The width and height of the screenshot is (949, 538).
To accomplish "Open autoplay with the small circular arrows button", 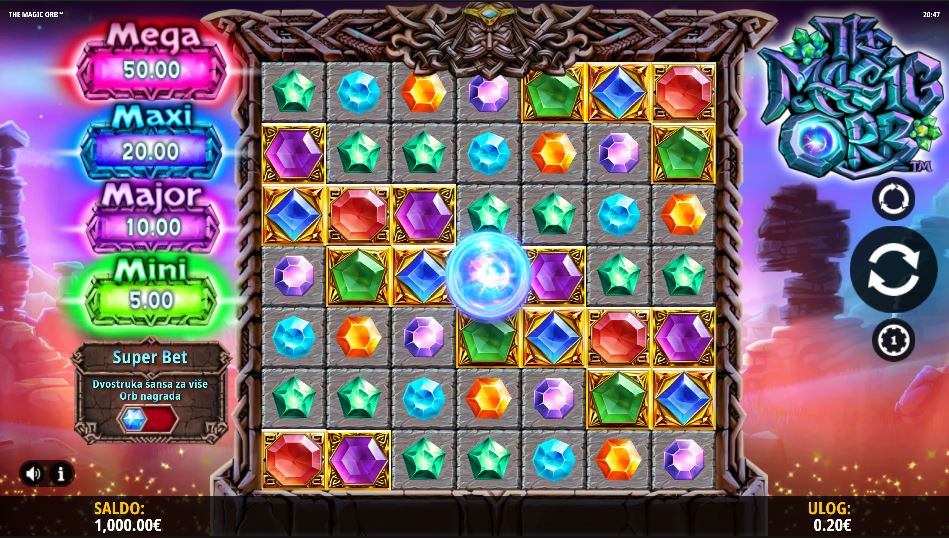I will 893,198.
